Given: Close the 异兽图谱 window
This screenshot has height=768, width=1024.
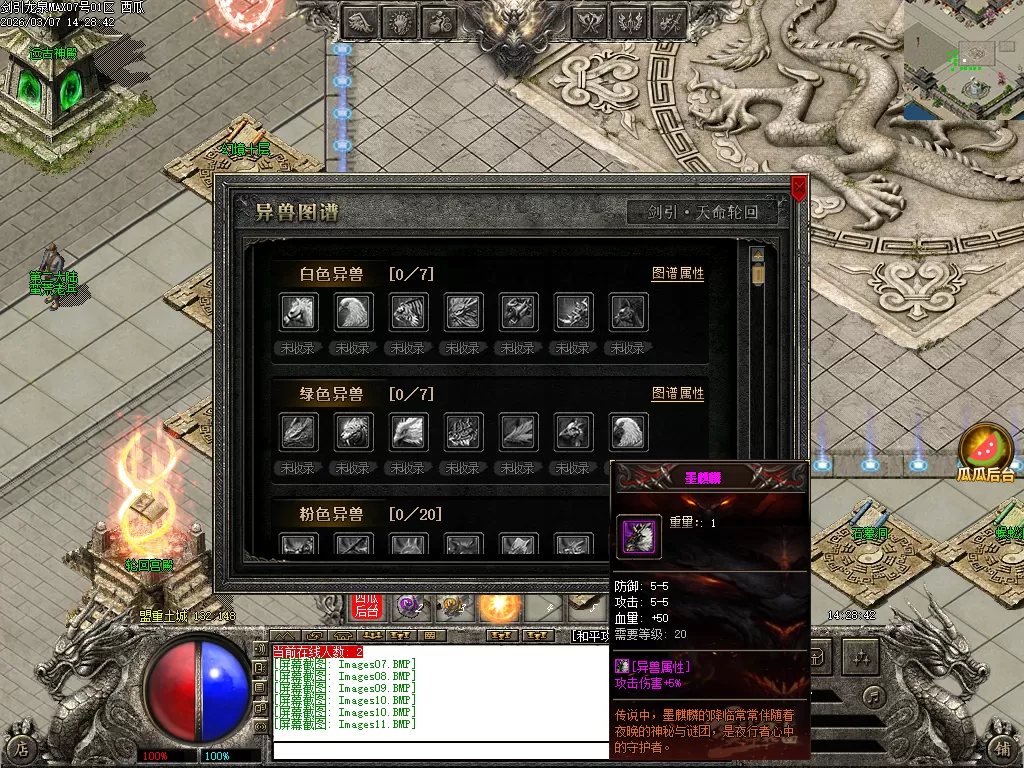Looking at the screenshot, I should [798, 187].
